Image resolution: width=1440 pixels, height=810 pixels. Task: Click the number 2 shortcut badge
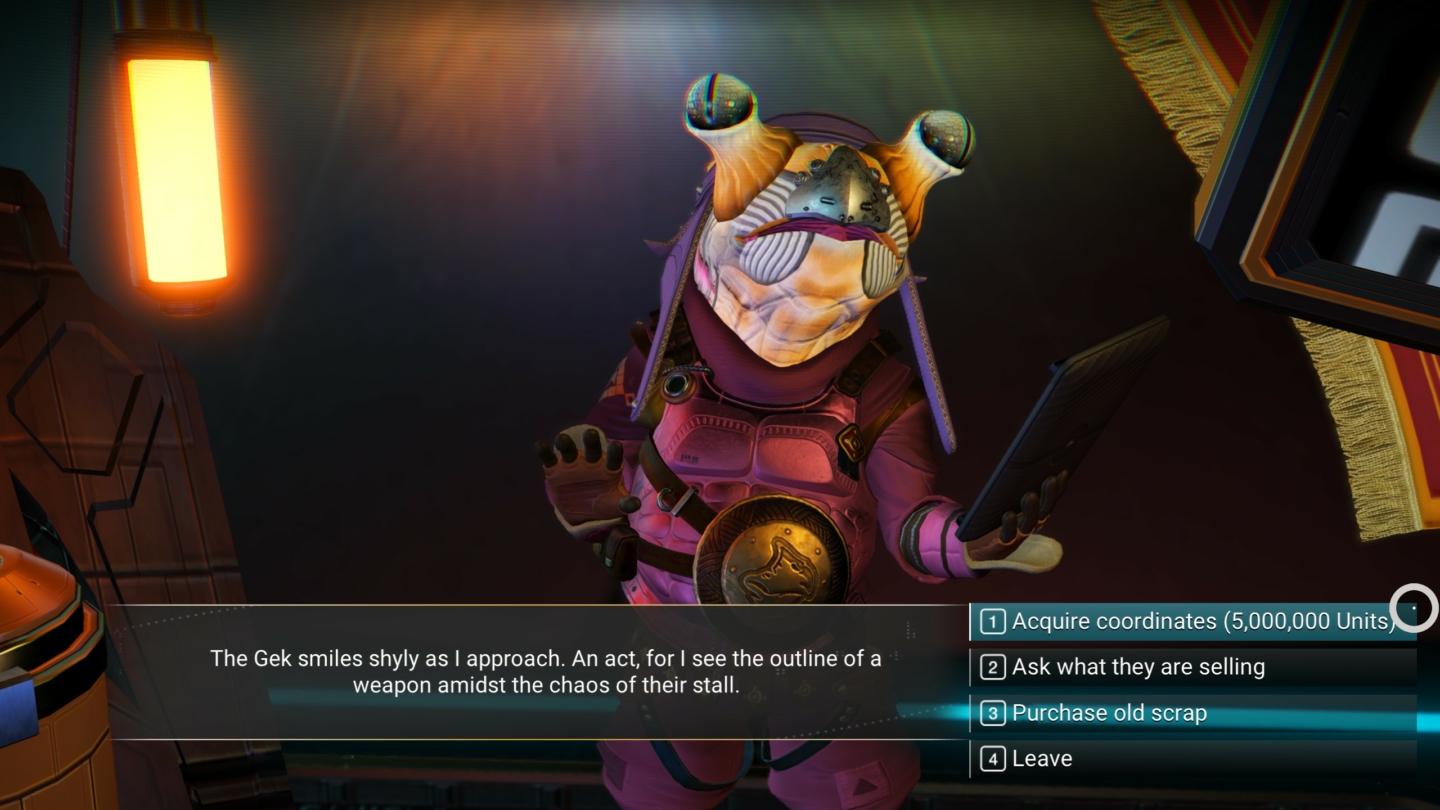[991, 667]
